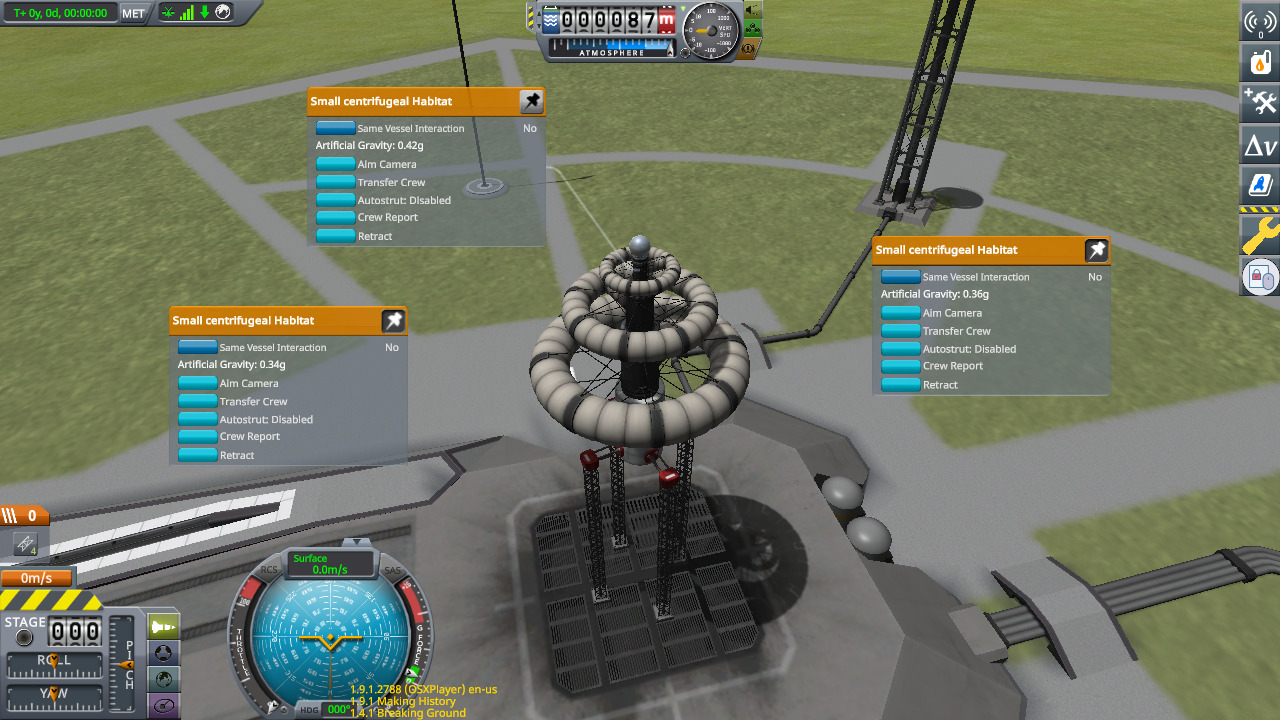Pin the 0.42g habitat window
1280x720 pixels.
point(532,101)
